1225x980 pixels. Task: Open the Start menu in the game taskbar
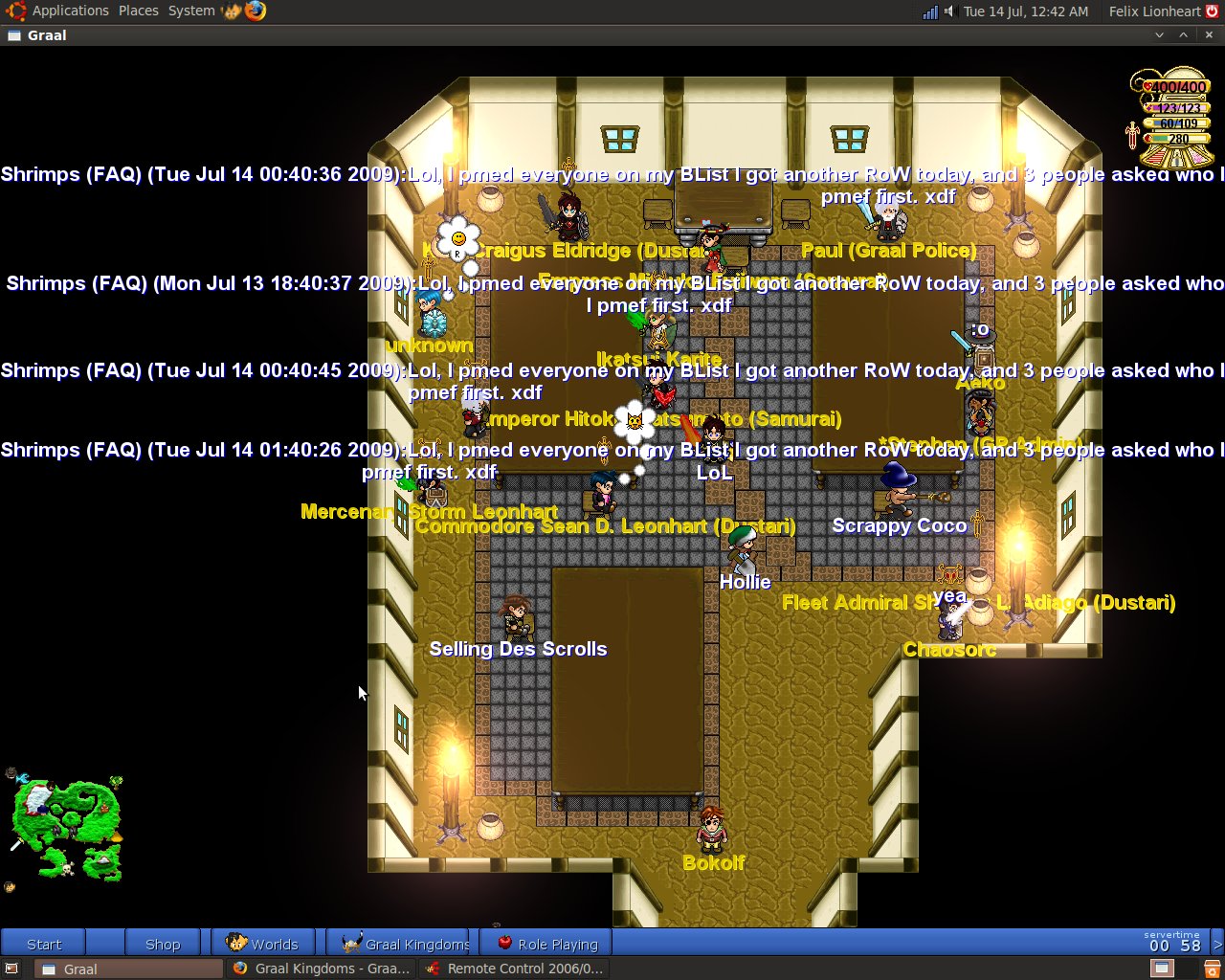click(x=43, y=944)
